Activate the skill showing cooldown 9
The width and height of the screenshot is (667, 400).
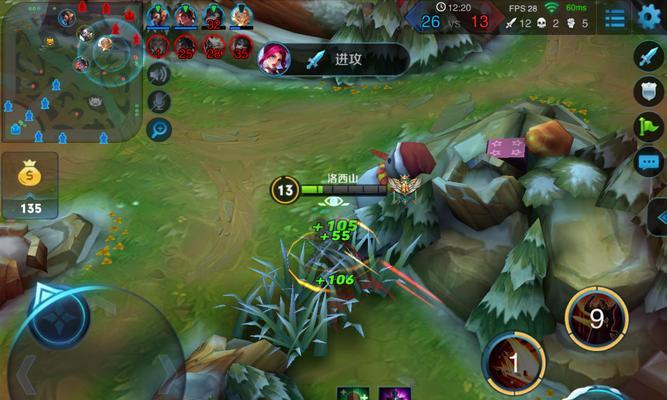click(x=597, y=319)
